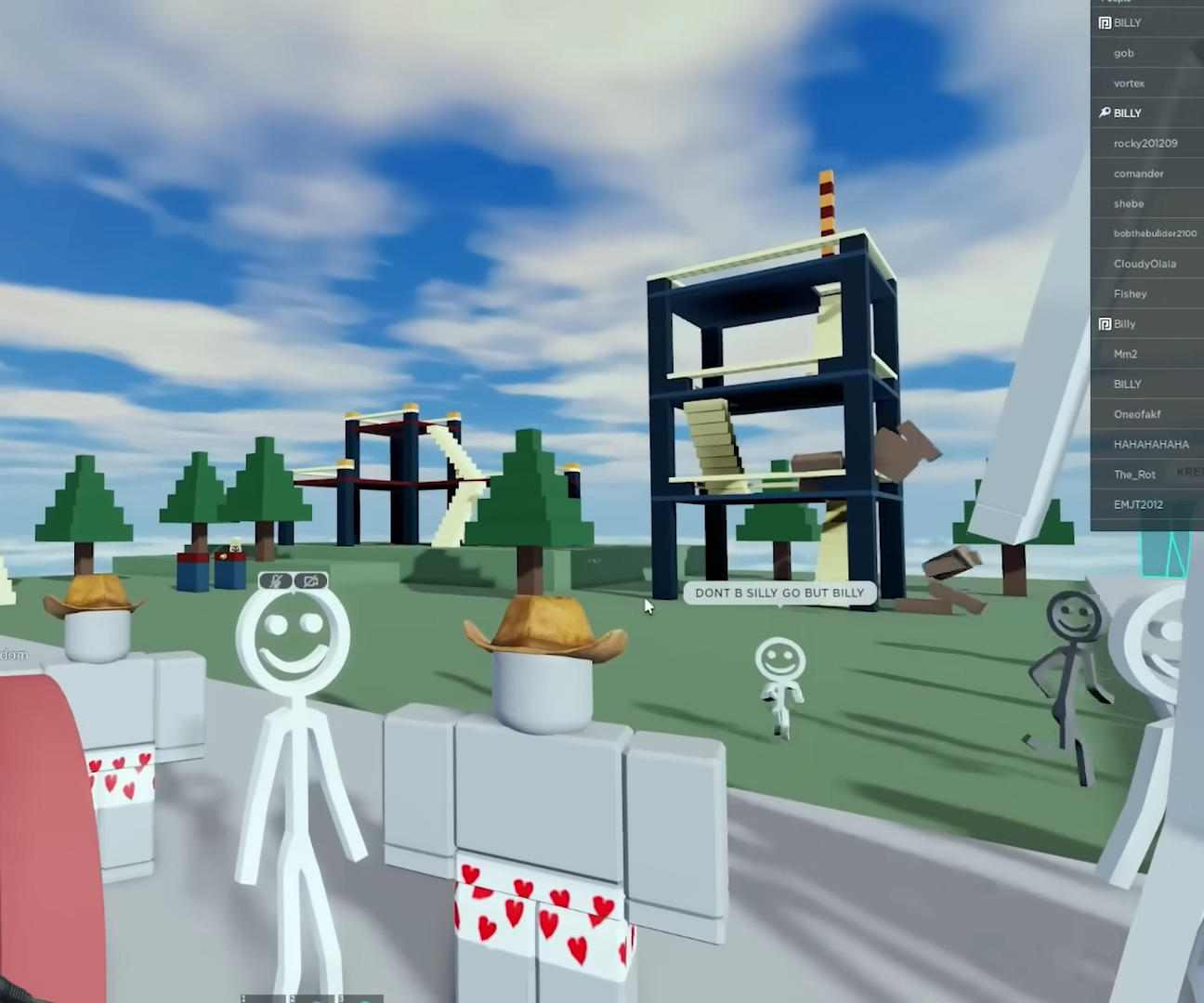Unmute the stickman's microphone

(x=274, y=580)
